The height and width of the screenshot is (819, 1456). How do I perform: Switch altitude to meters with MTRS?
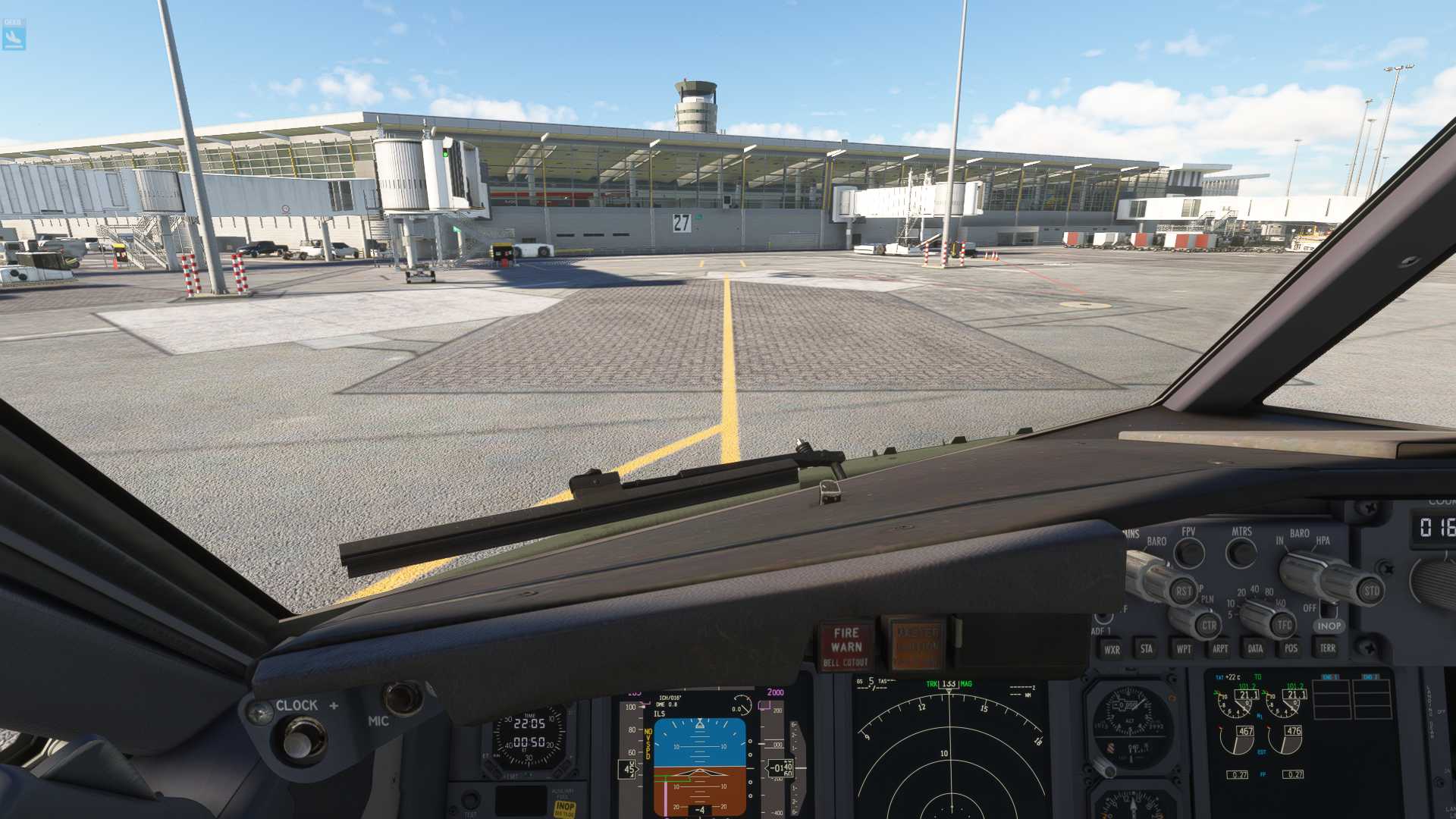click(x=1241, y=553)
